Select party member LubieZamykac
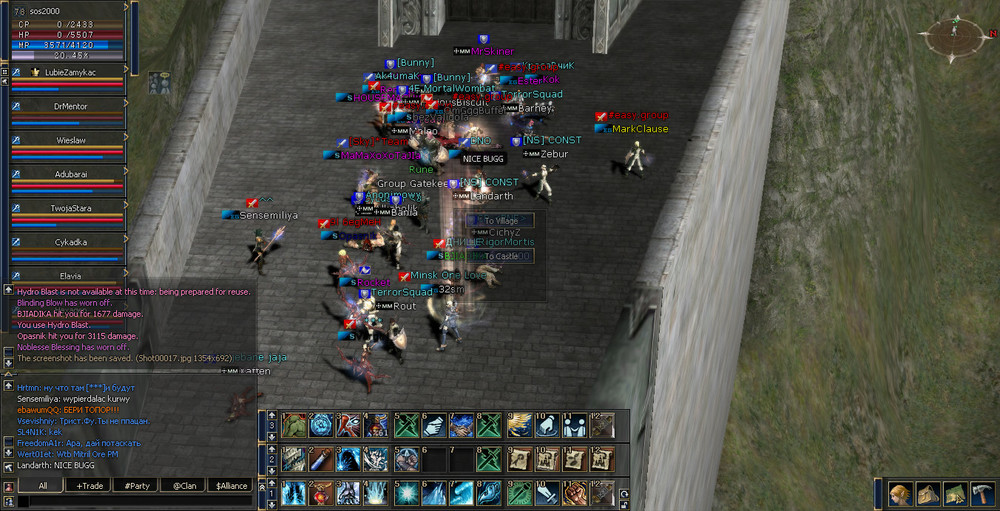Image resolution: width=1000 pixels, height=511 pixels. (x=69, y=73)
